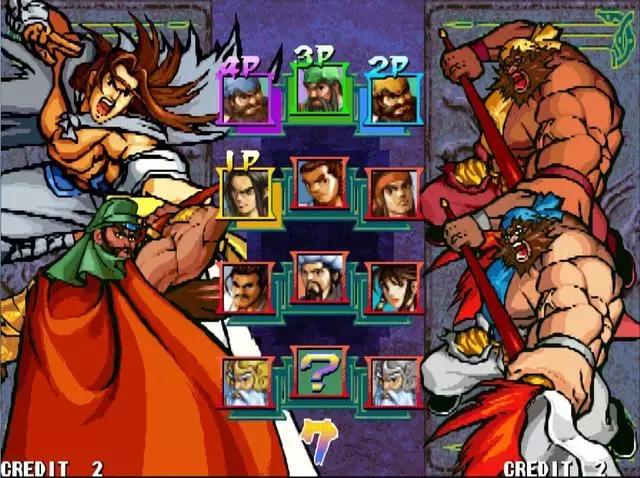Screen dimensions: 640x478
Task: Select the question mark random character tile
Action: (320, 372)
